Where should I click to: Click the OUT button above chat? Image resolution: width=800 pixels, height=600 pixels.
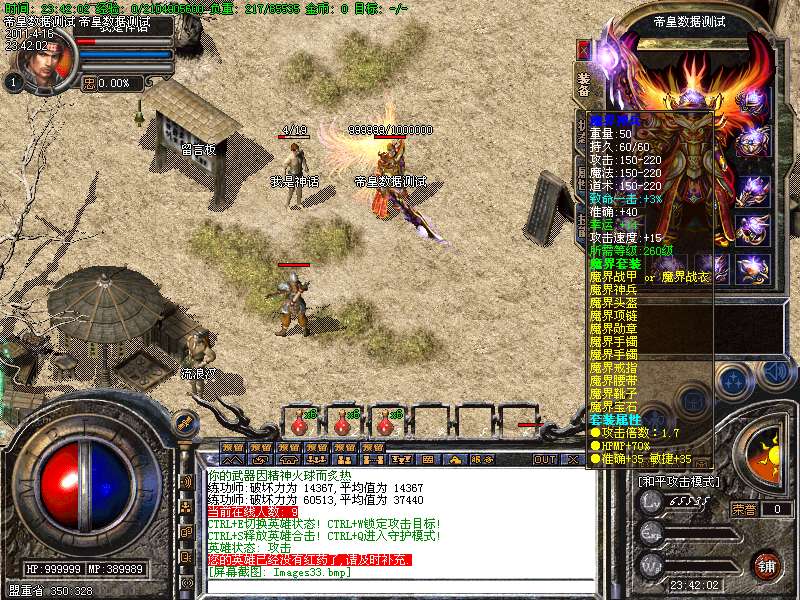point(544,459)
